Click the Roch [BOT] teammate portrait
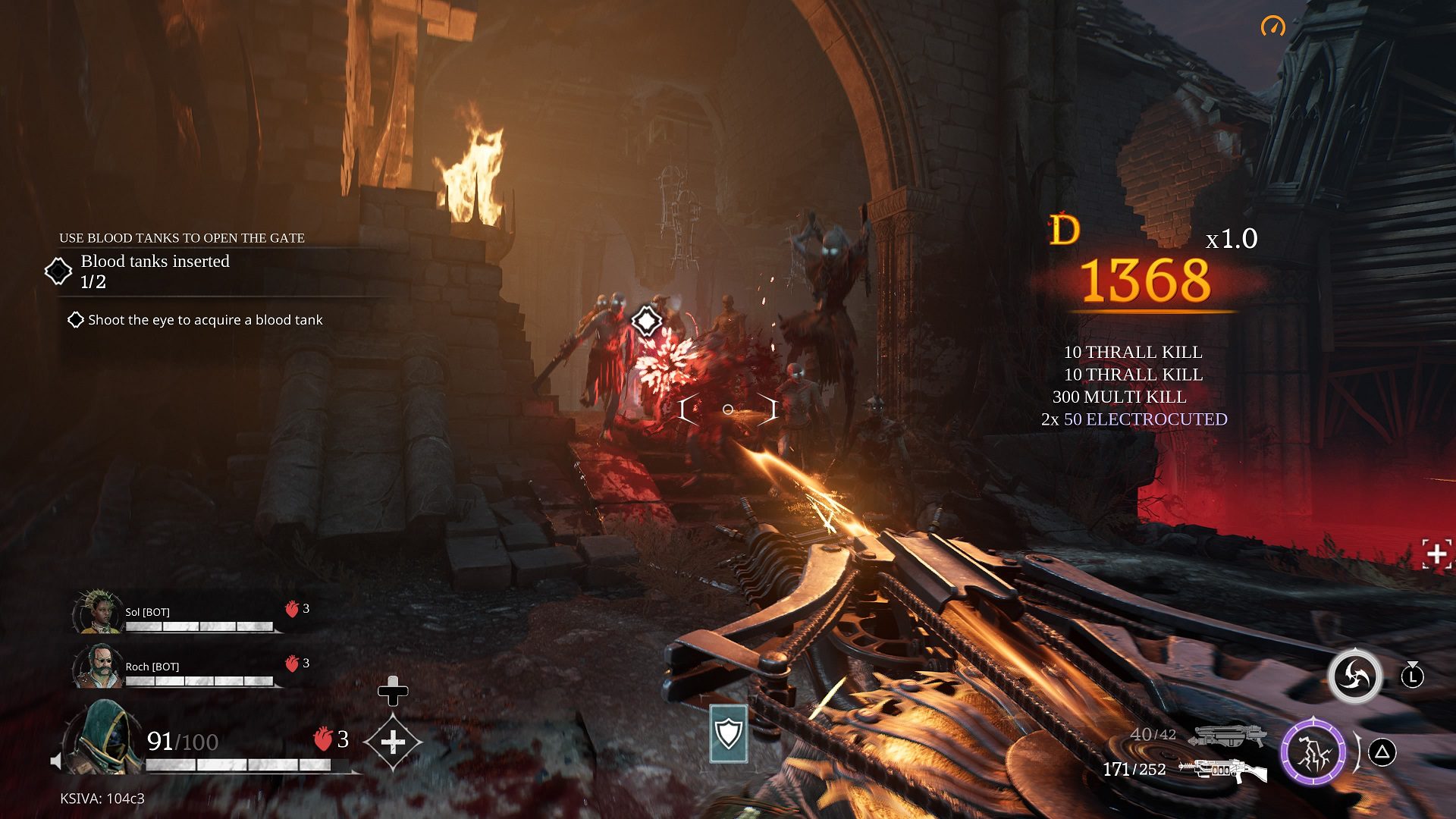 click(98, 667)
